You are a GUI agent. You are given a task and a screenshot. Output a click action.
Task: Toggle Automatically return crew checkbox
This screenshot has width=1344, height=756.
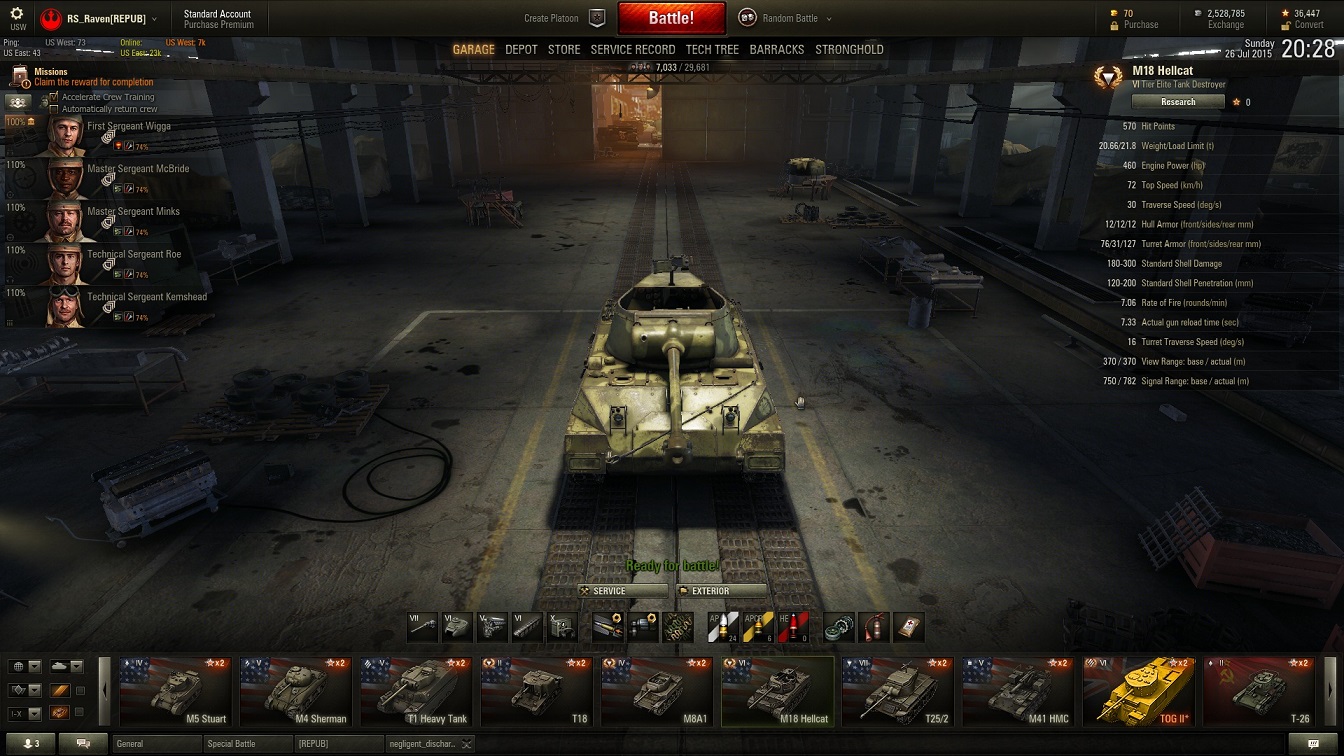(55, 109)
